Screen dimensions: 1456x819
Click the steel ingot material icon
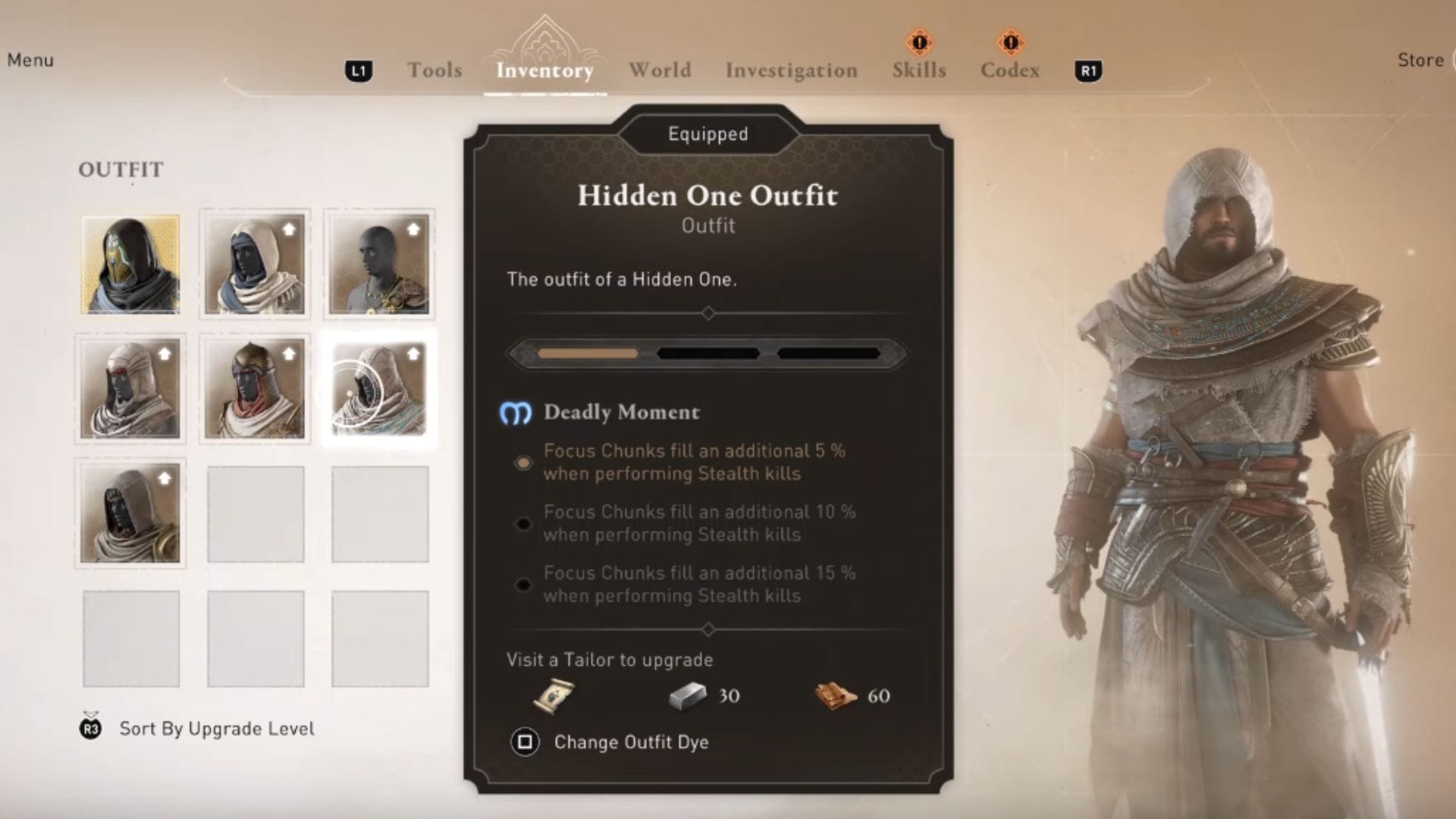click(689, 695)
